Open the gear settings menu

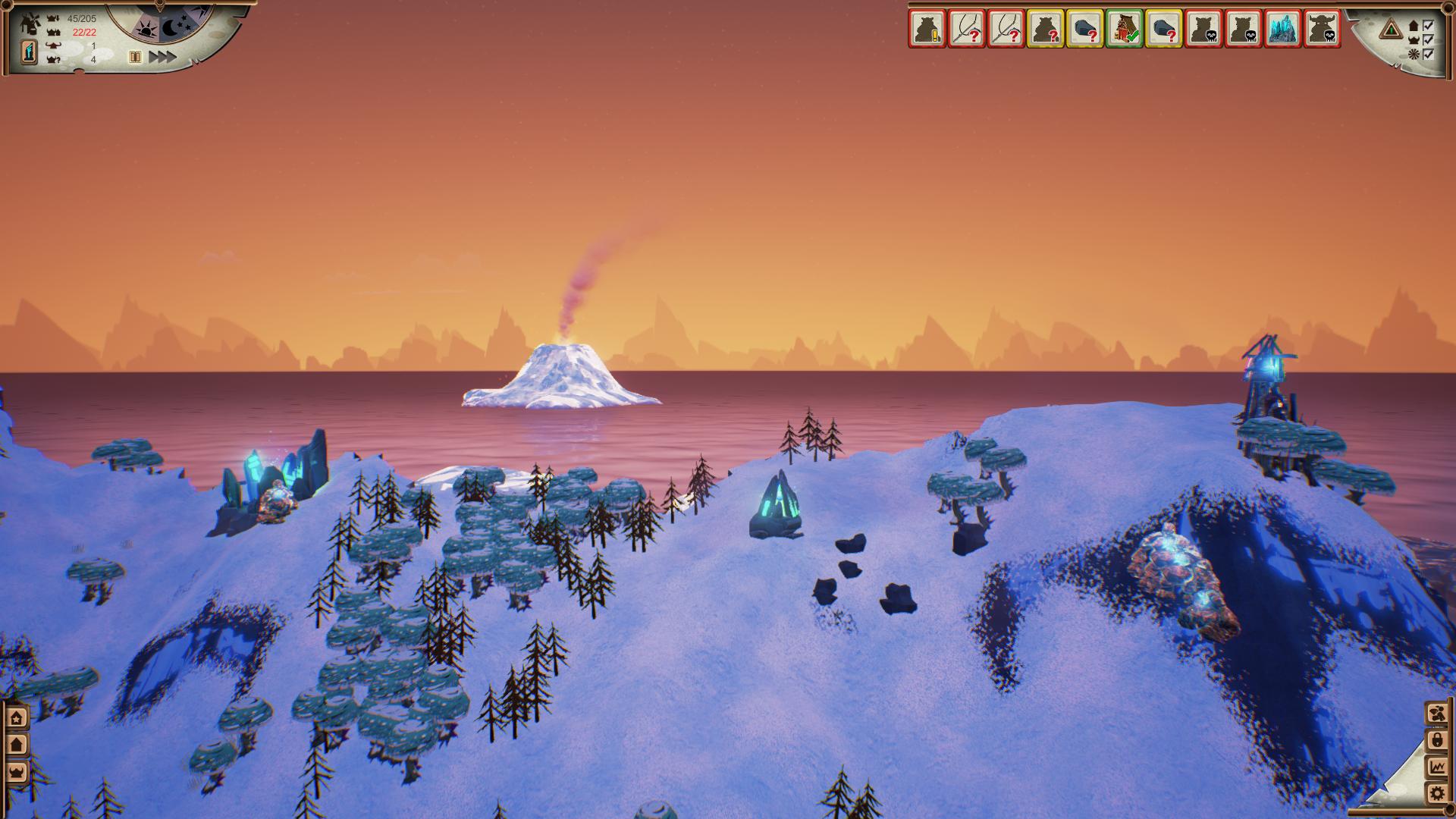(x=1436, y=794)
